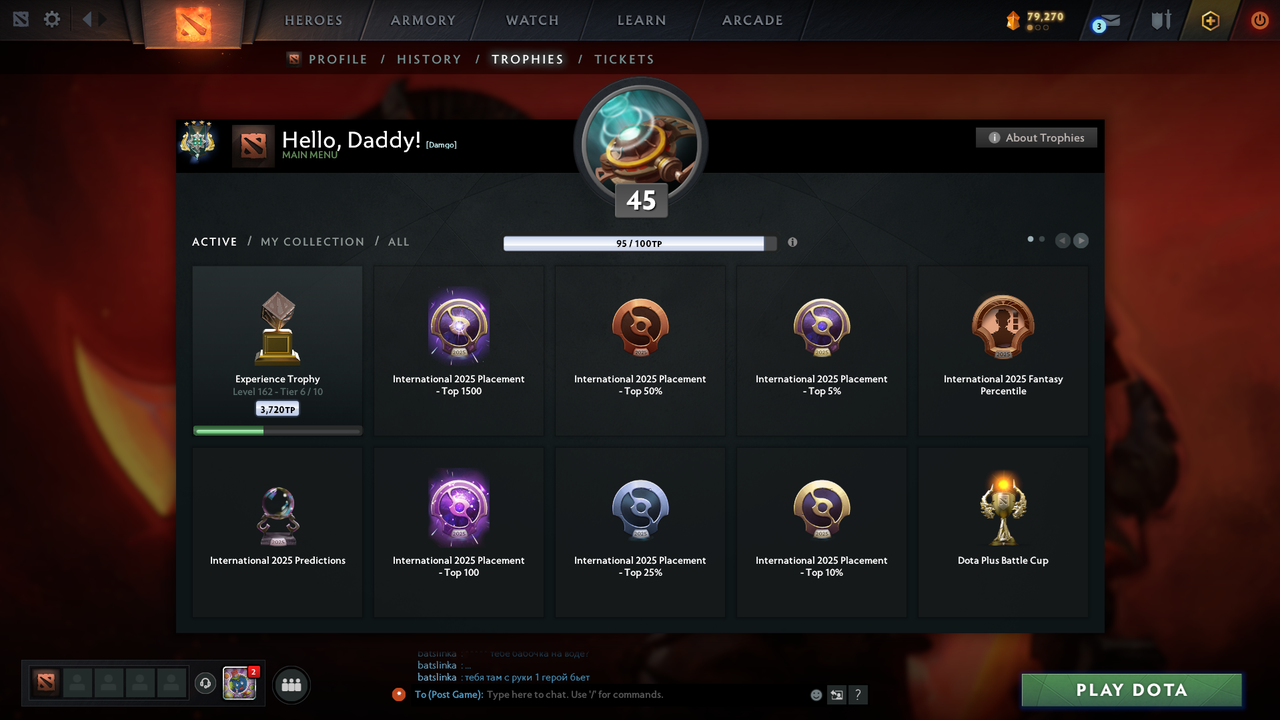Switch to the ALL trophies tab
The width and height of the screenshot is (1280, 720).
click(x=398, y=241)
